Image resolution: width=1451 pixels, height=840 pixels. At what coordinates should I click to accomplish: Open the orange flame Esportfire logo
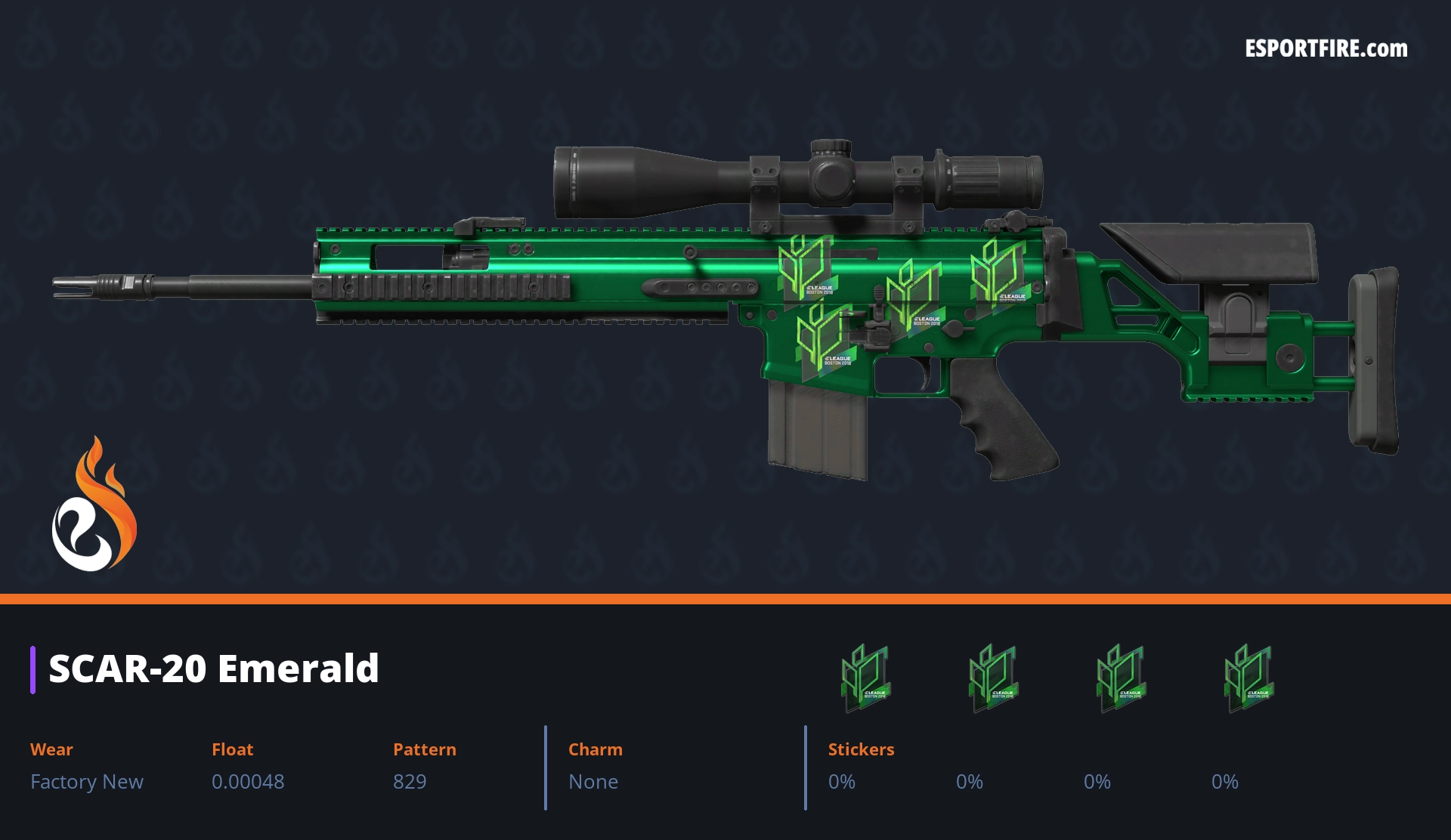click(94, 505)
